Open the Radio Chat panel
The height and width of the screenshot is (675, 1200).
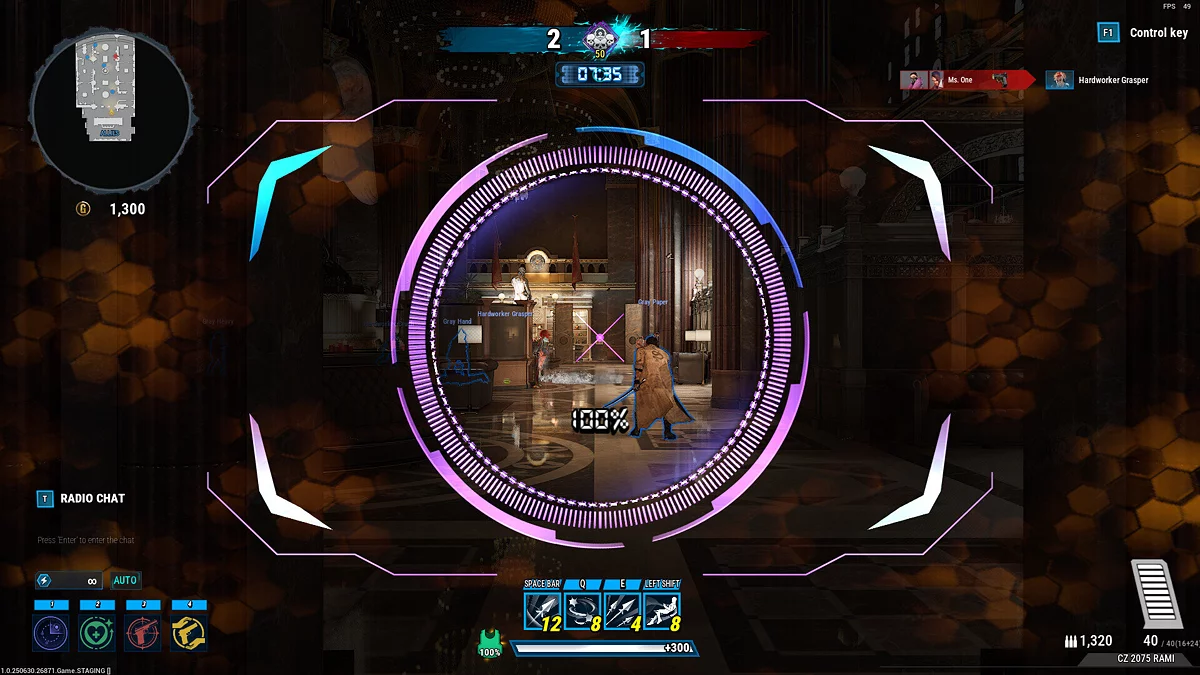pos(92,498)
